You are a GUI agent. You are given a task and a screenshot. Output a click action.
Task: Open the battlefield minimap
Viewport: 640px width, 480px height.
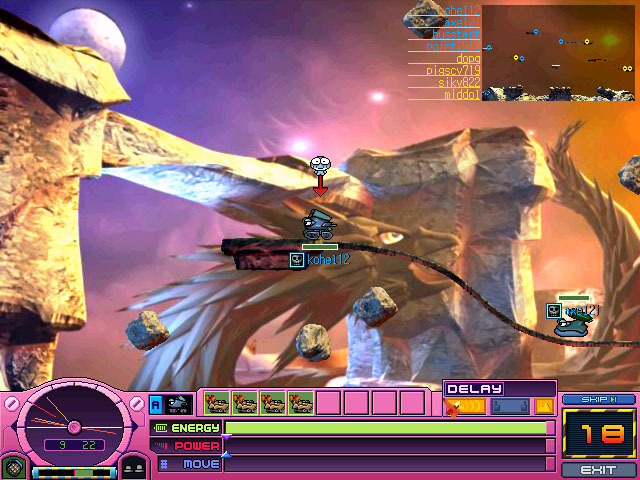click(x=558, y=53)
